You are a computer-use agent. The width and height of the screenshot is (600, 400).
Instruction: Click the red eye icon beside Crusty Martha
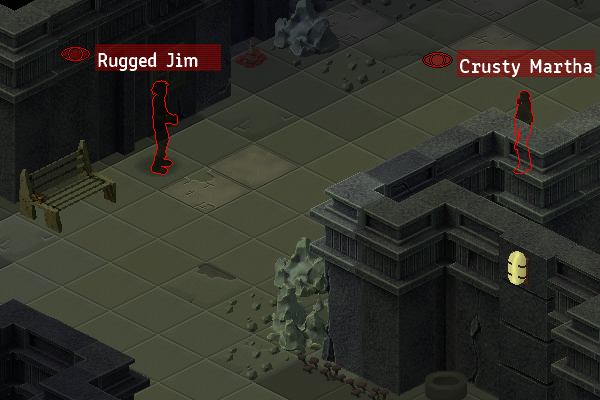tap(436, 60)
